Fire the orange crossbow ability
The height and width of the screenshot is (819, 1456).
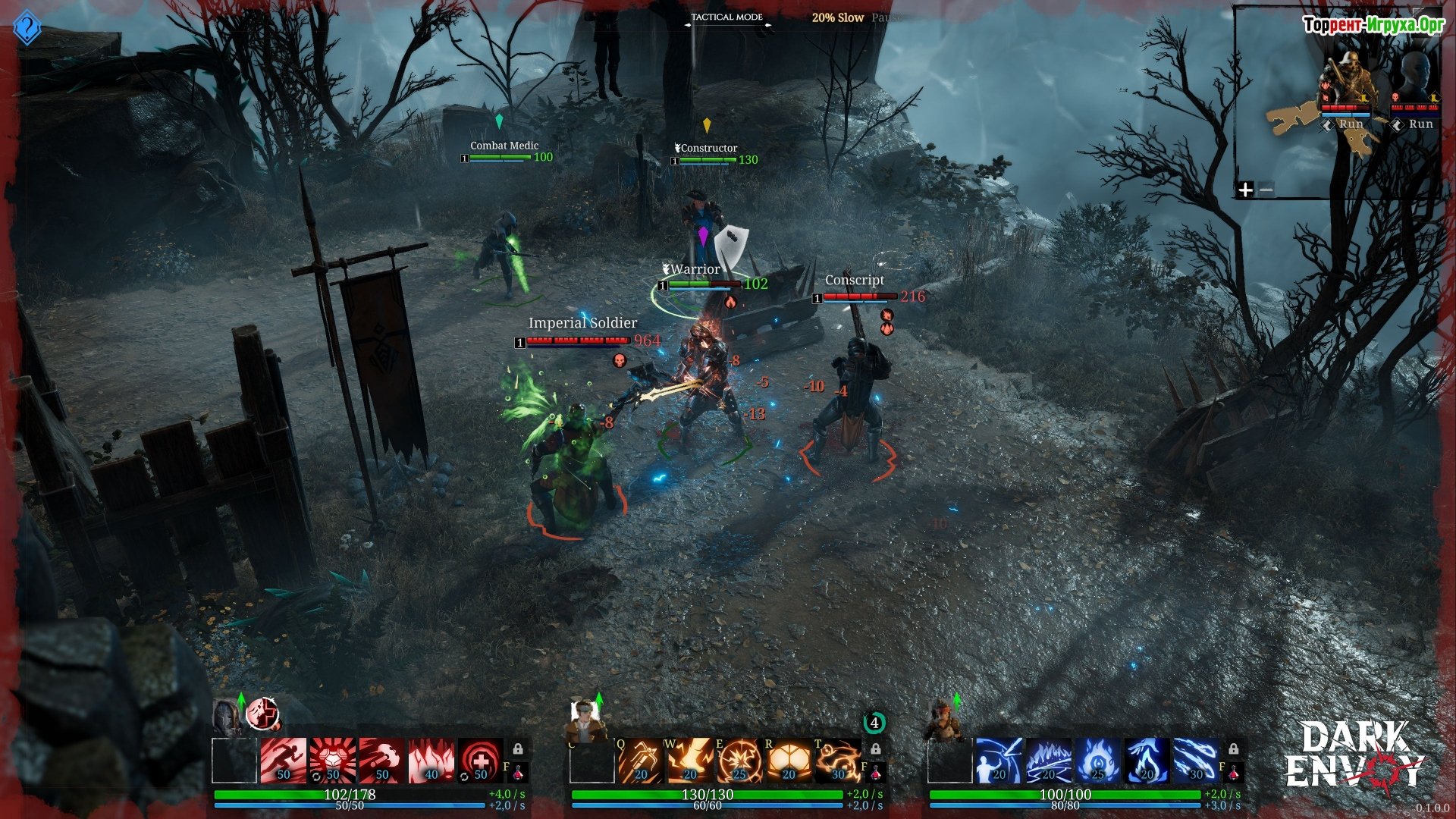click(x=642, y=761)
